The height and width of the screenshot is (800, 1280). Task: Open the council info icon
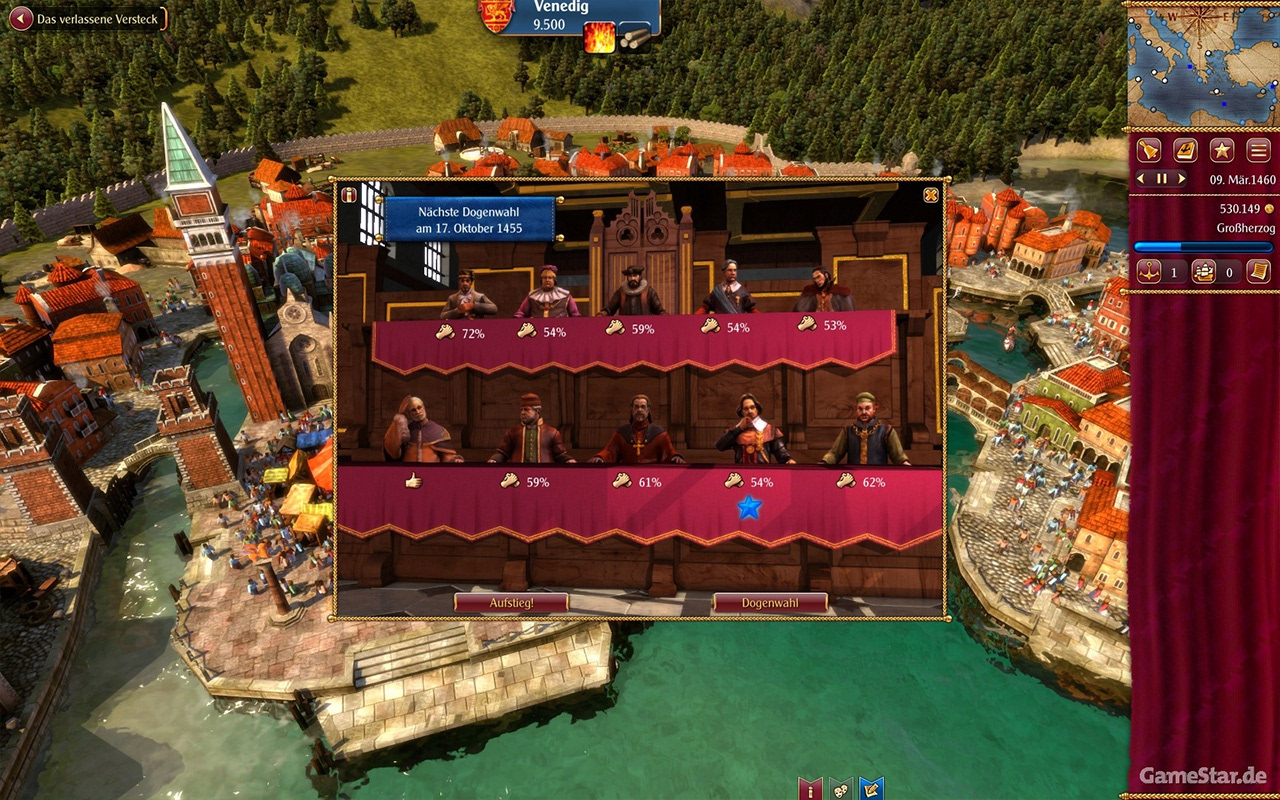(x=349, y=195)
